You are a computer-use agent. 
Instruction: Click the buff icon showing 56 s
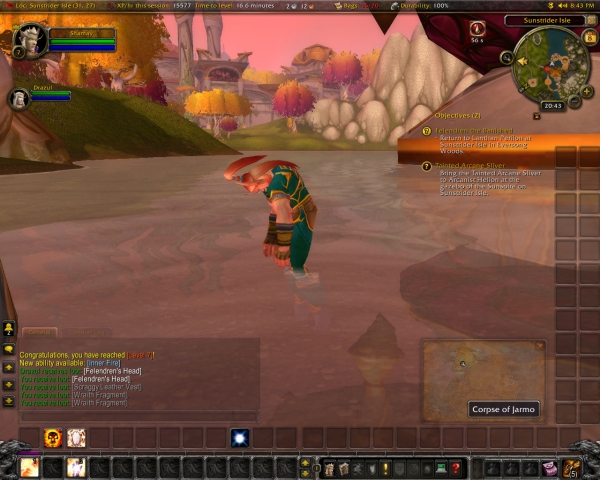click(477, 30)
